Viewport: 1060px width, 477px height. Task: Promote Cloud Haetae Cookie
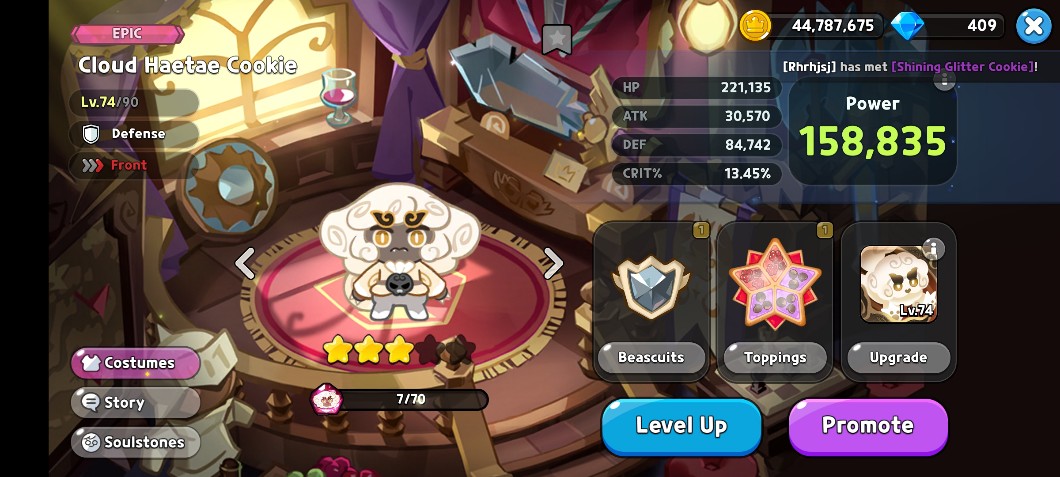tap(867, 426)
